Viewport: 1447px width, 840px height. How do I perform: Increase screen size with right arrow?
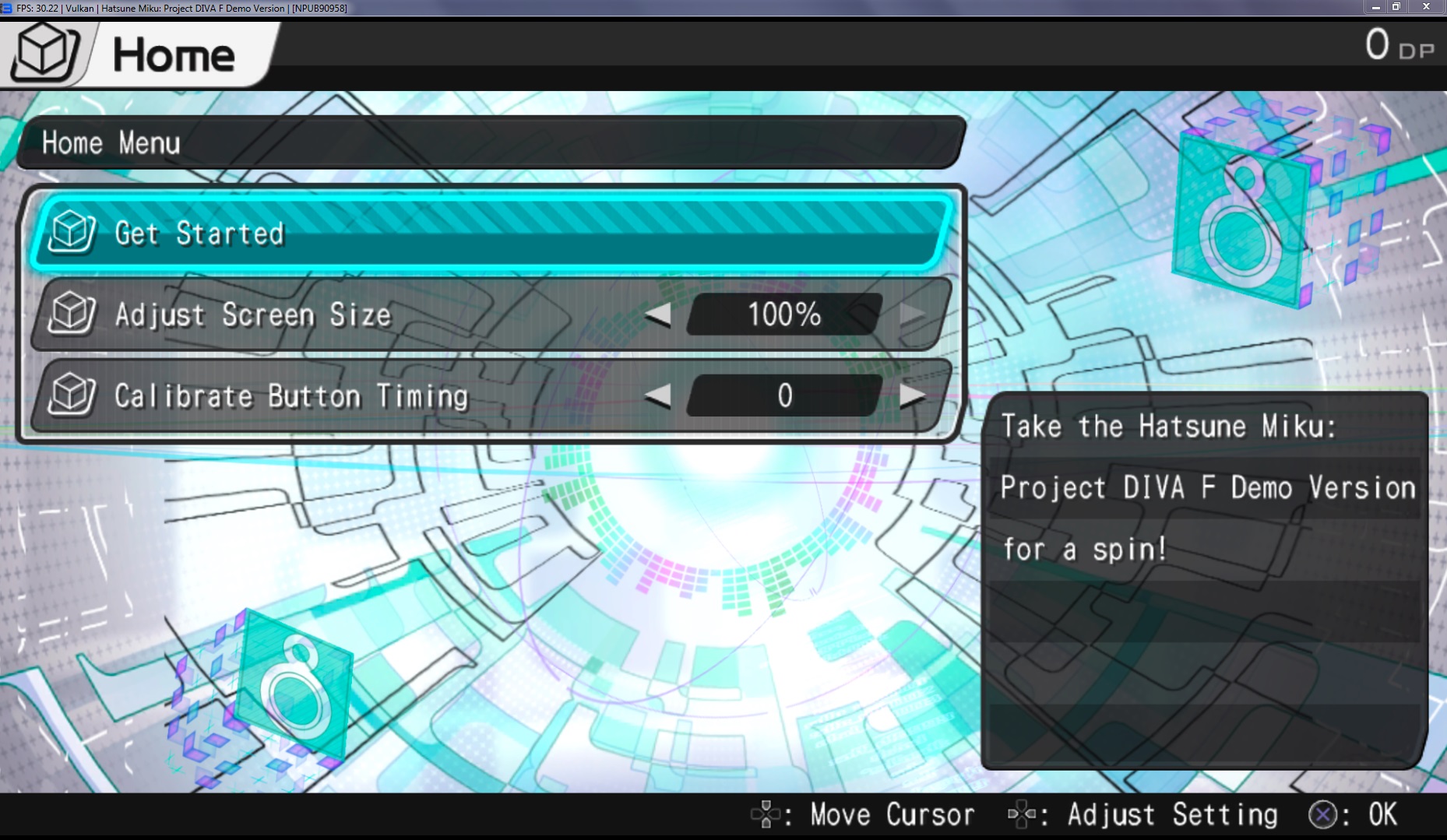tap(912, 315)
